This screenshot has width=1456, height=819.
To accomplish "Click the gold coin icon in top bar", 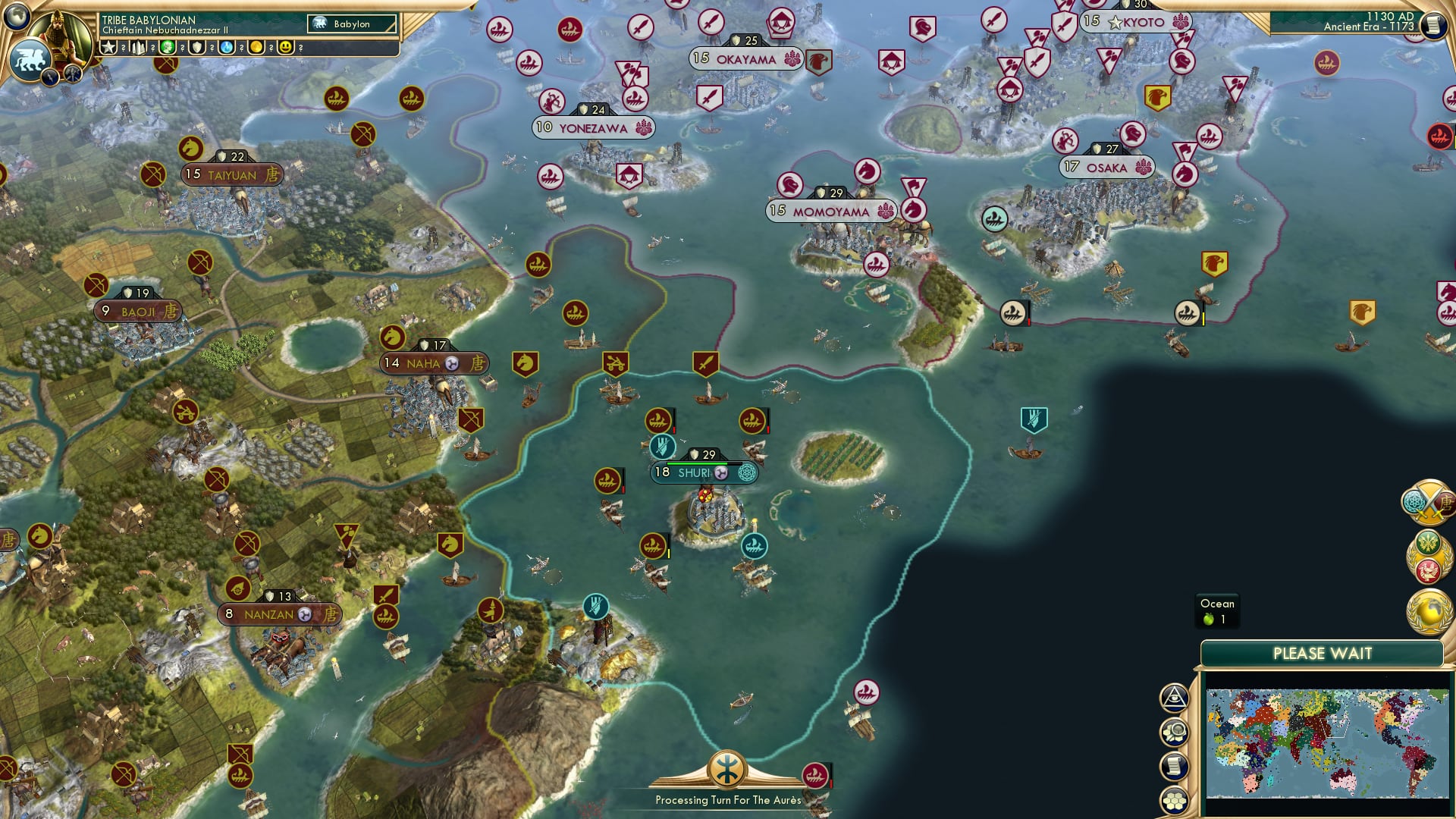I will pos(256,48).
